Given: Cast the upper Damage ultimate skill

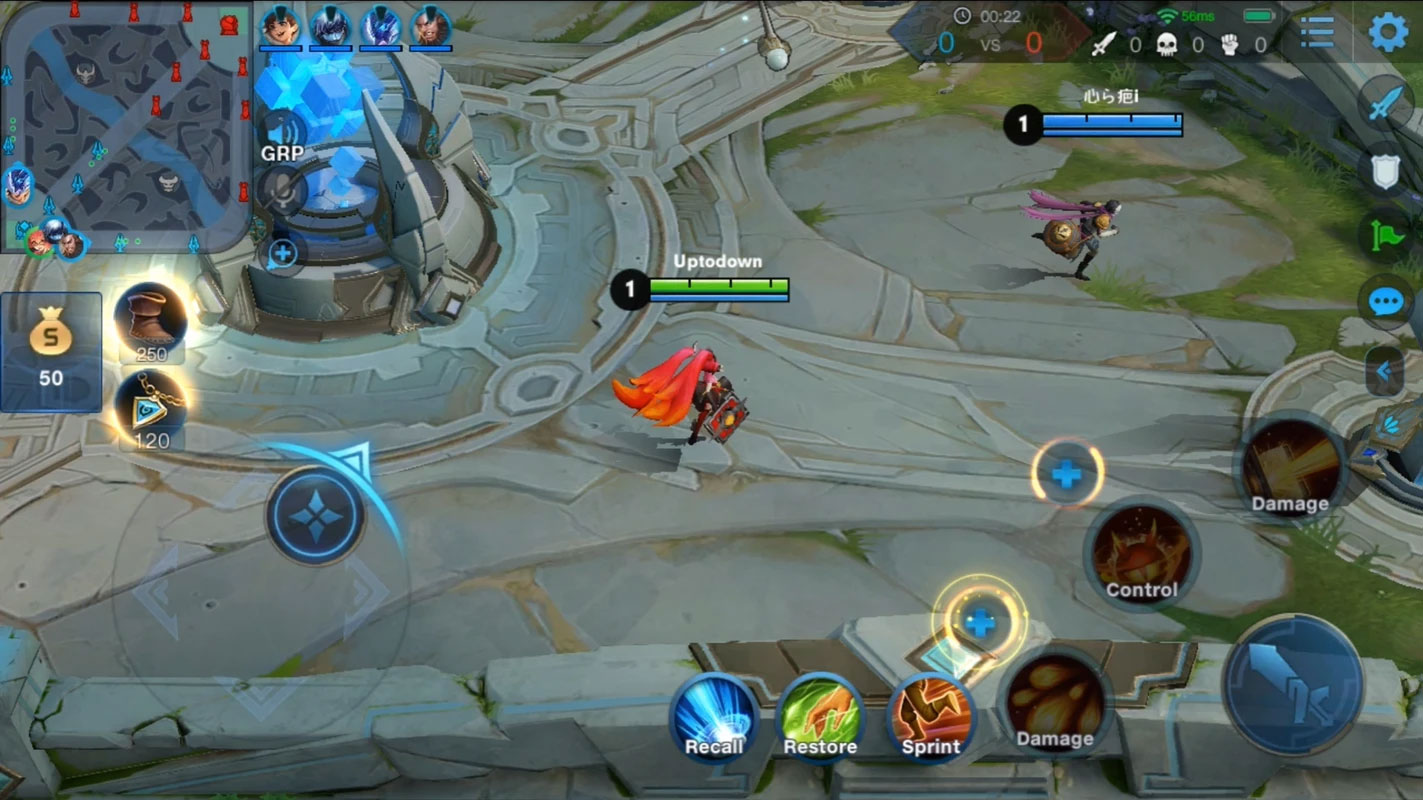Looking at the screenshot, I should click(x=1290, y=468).
